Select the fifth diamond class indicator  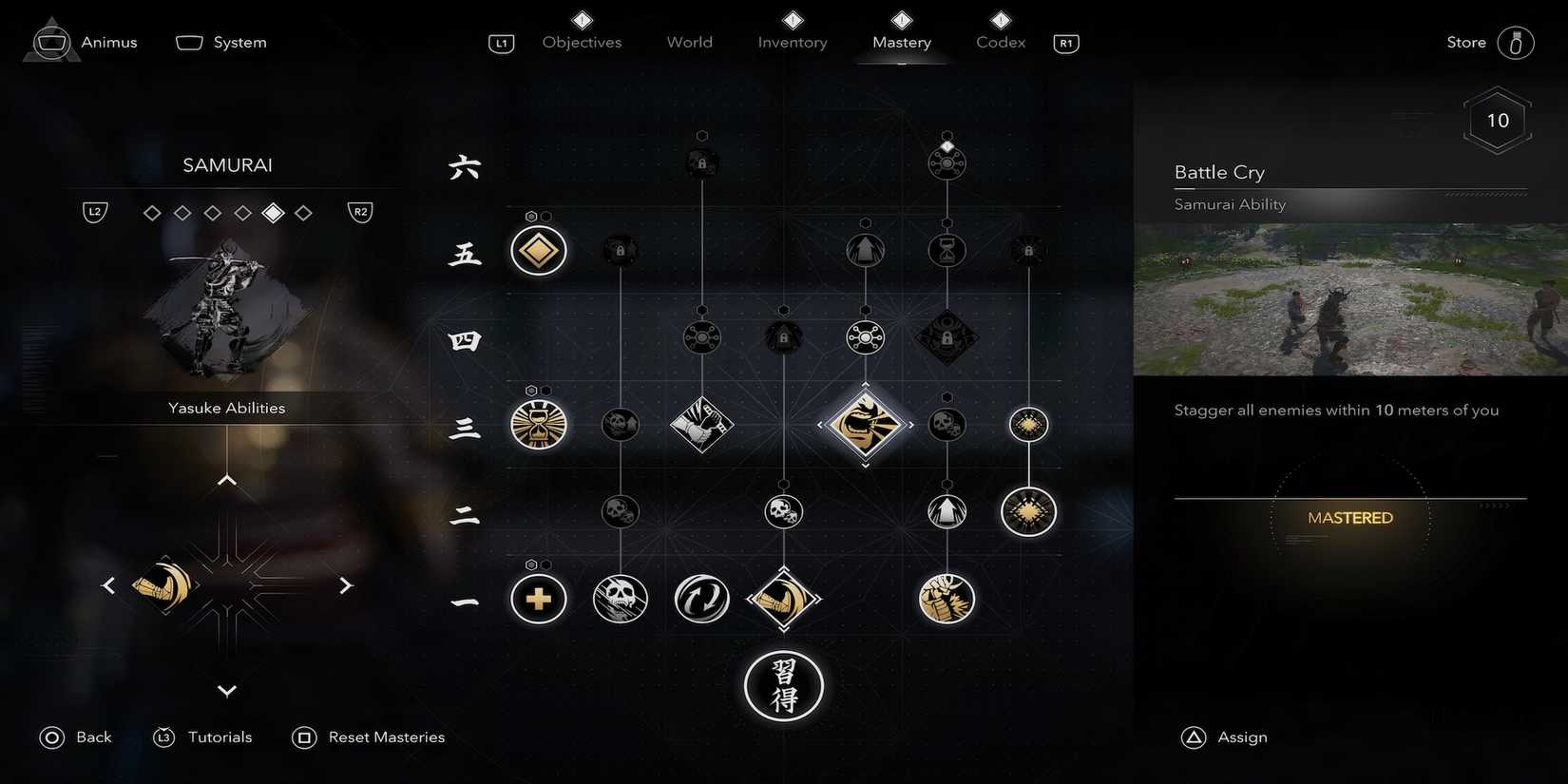point(273,212)
